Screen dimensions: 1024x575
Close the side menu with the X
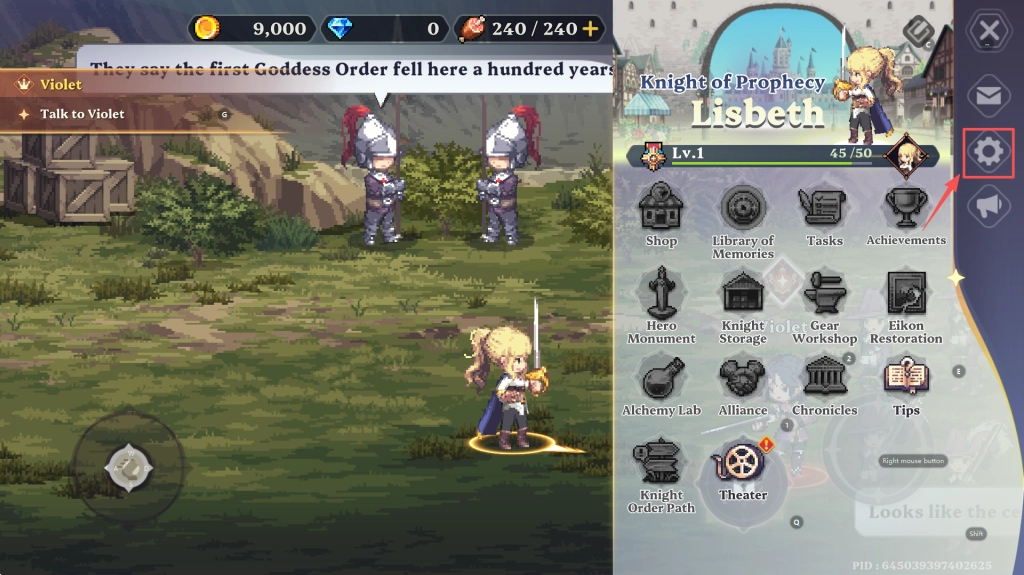[989, 31]
